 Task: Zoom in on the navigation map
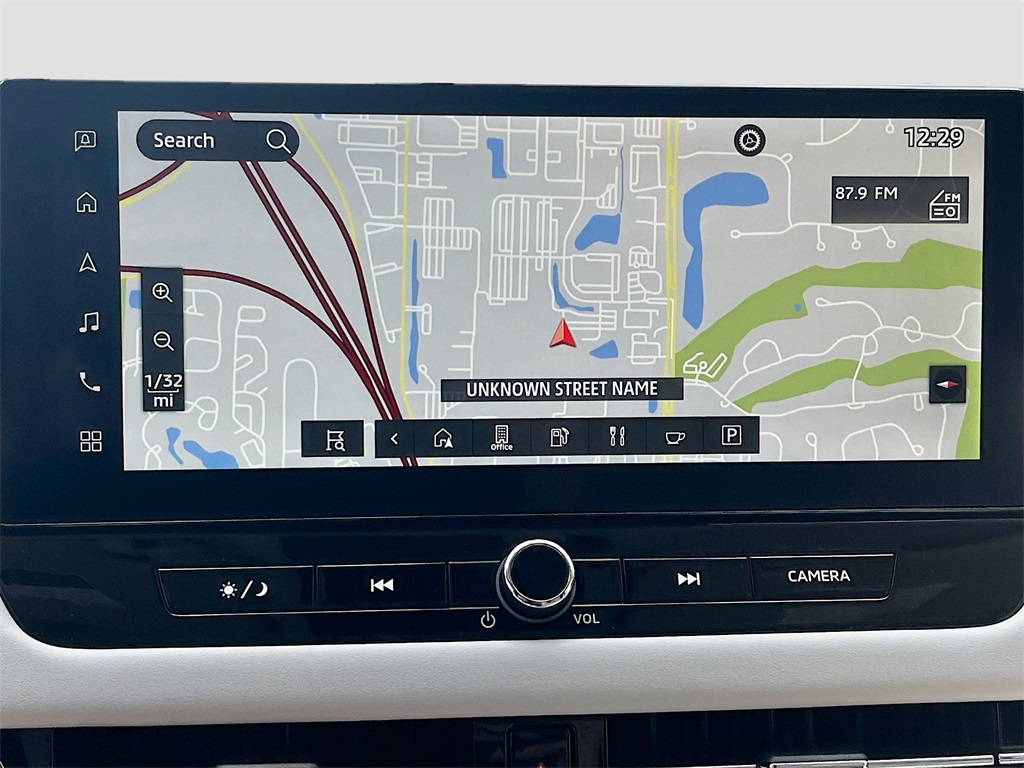(x=162, y=292)
